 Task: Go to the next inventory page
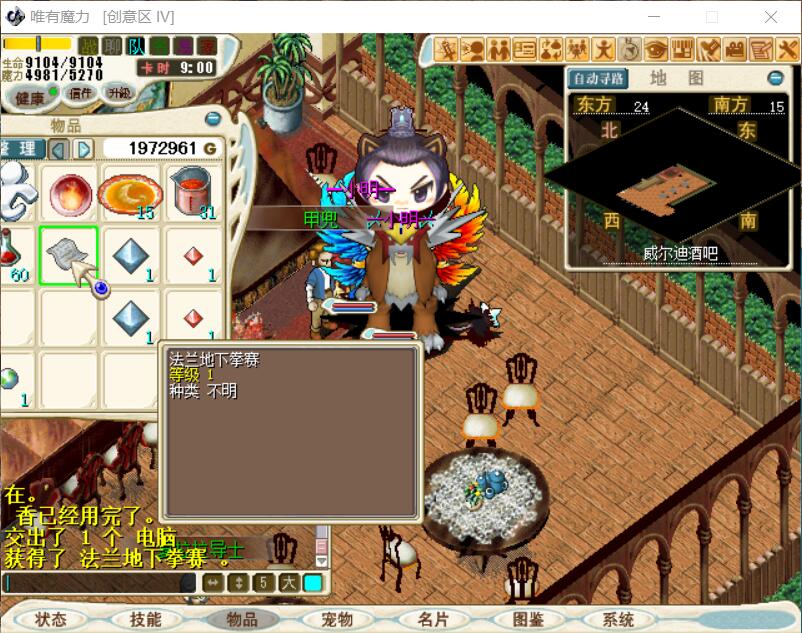[x=84, y=149]
